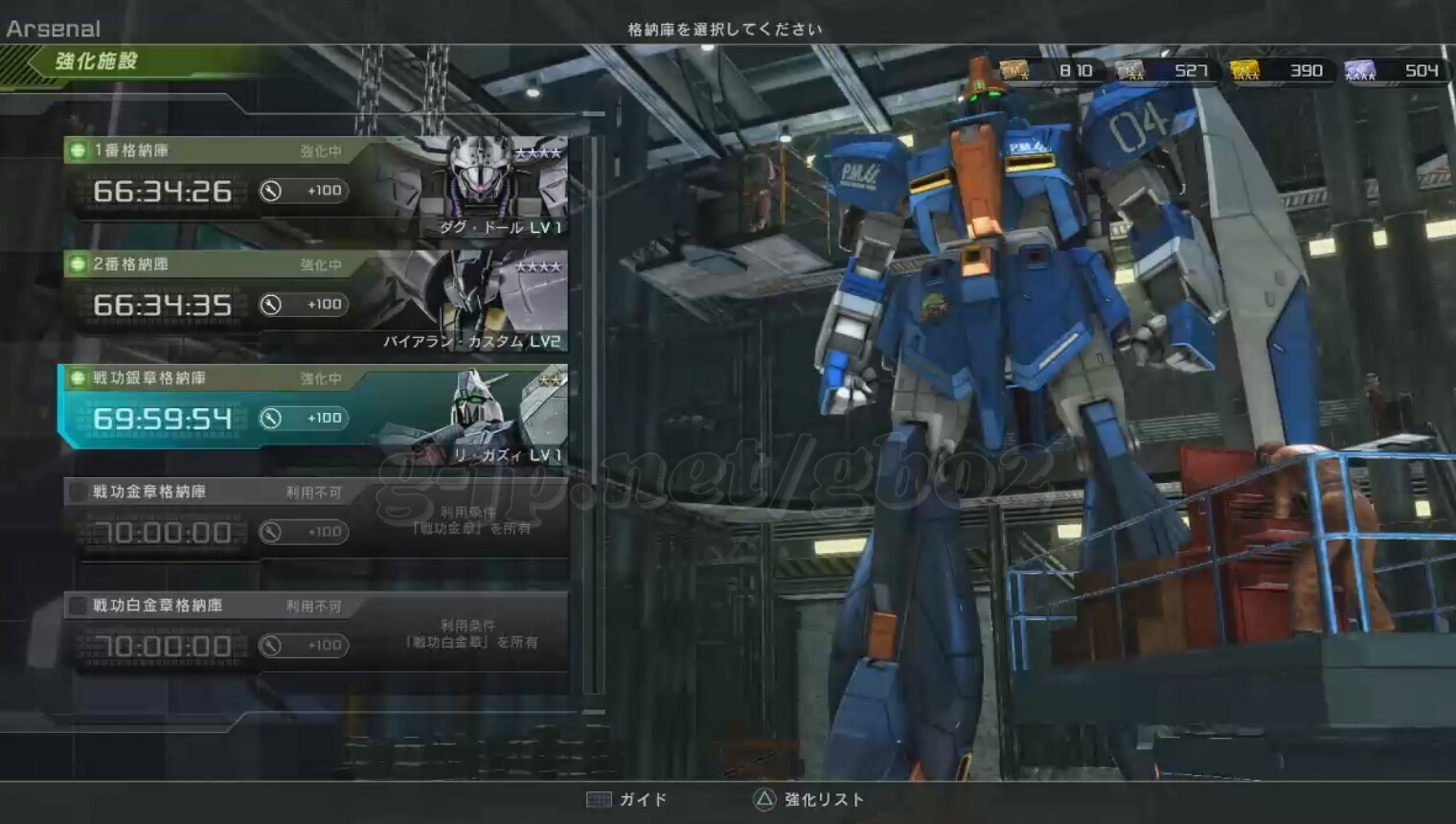Open the ガイド guide option
The height and width of the screenshot is (824, 1456).
tap(627, 799)
